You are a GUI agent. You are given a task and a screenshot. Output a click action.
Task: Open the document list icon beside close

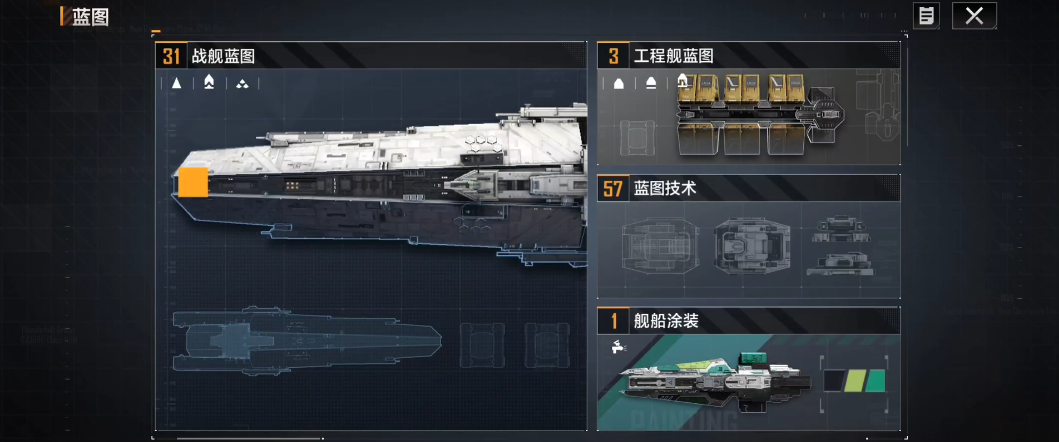tap(927, 16)
